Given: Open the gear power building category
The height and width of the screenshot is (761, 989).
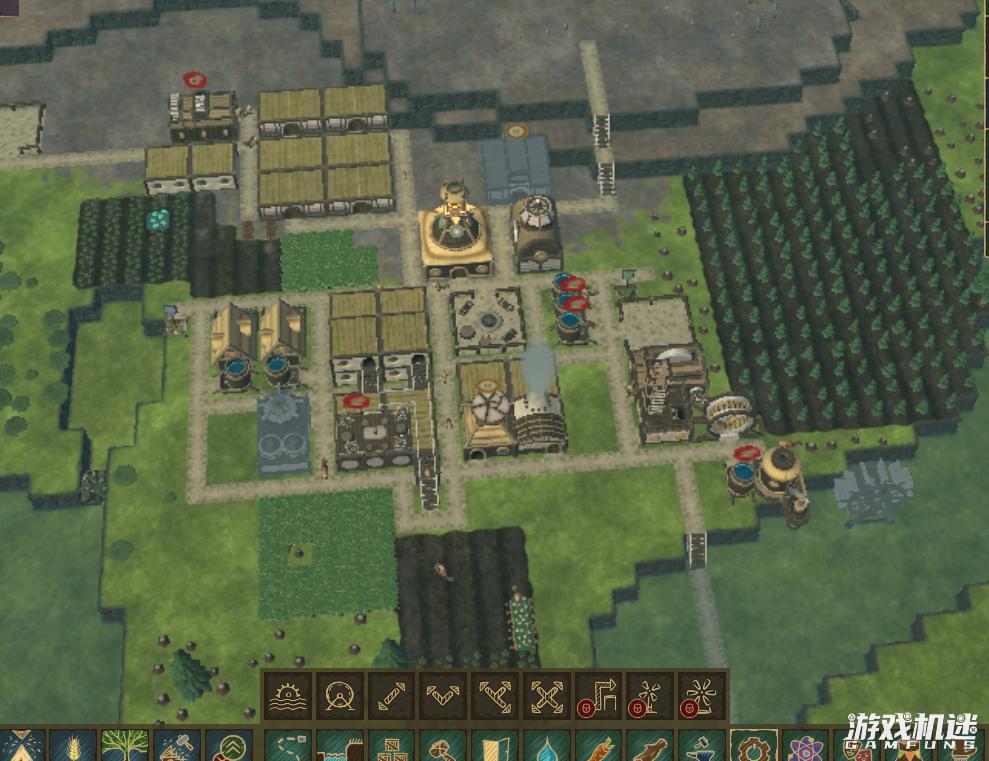Looking at the screenshot, I should tap(753, 747).
